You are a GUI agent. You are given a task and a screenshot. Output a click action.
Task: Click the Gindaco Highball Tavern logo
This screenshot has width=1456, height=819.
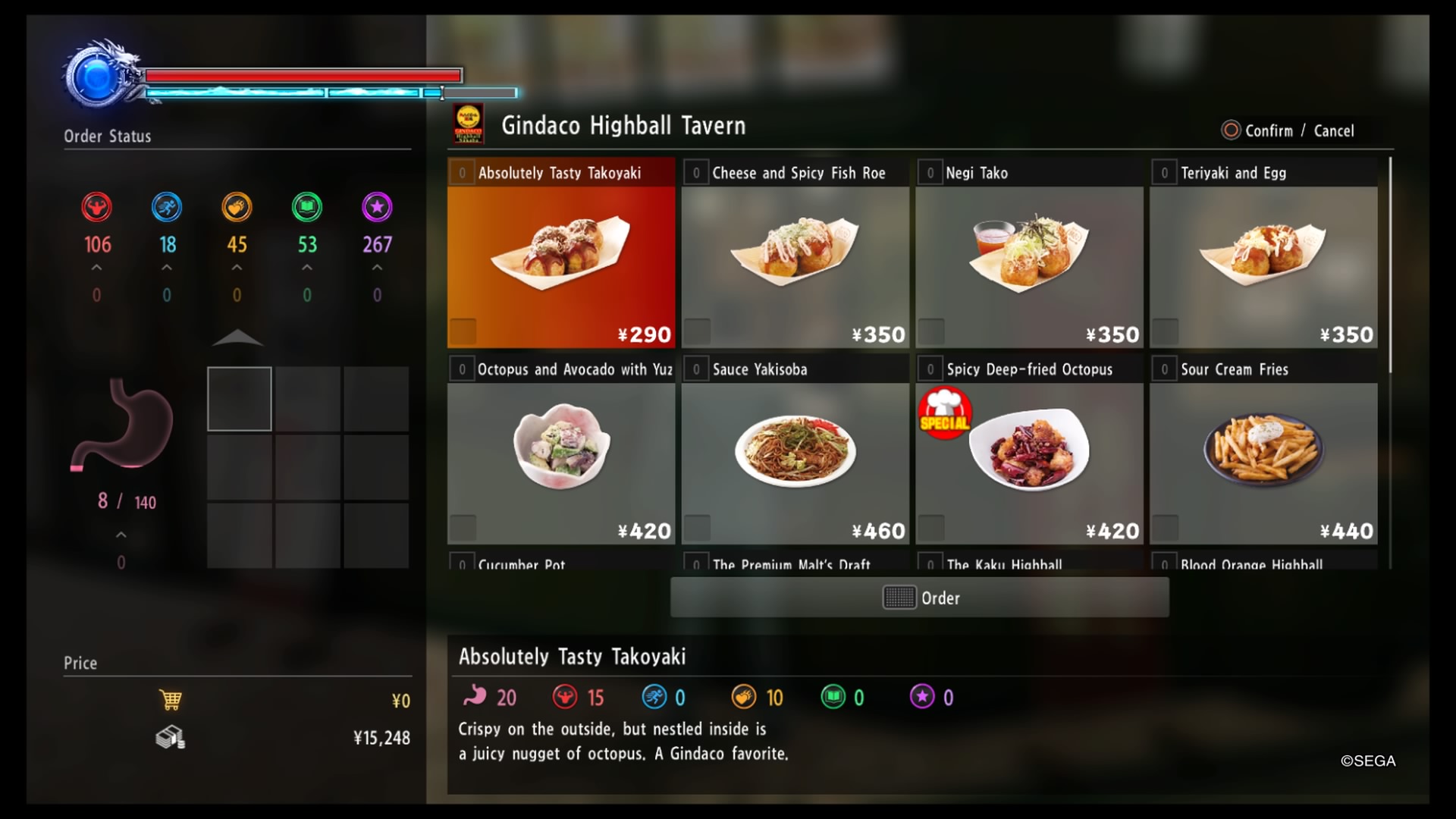(469, 125)
